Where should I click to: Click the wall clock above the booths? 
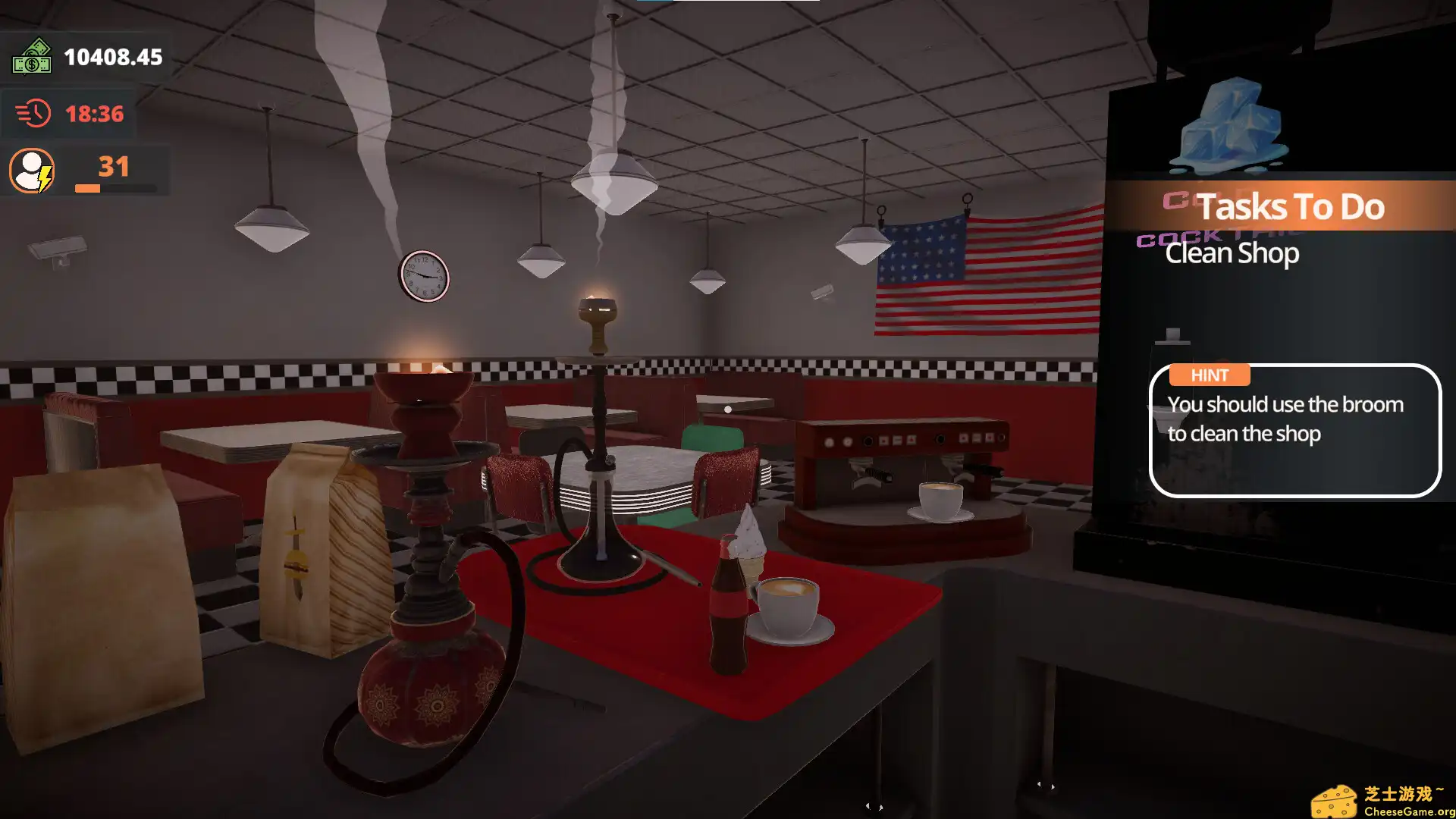click(425, 277)
